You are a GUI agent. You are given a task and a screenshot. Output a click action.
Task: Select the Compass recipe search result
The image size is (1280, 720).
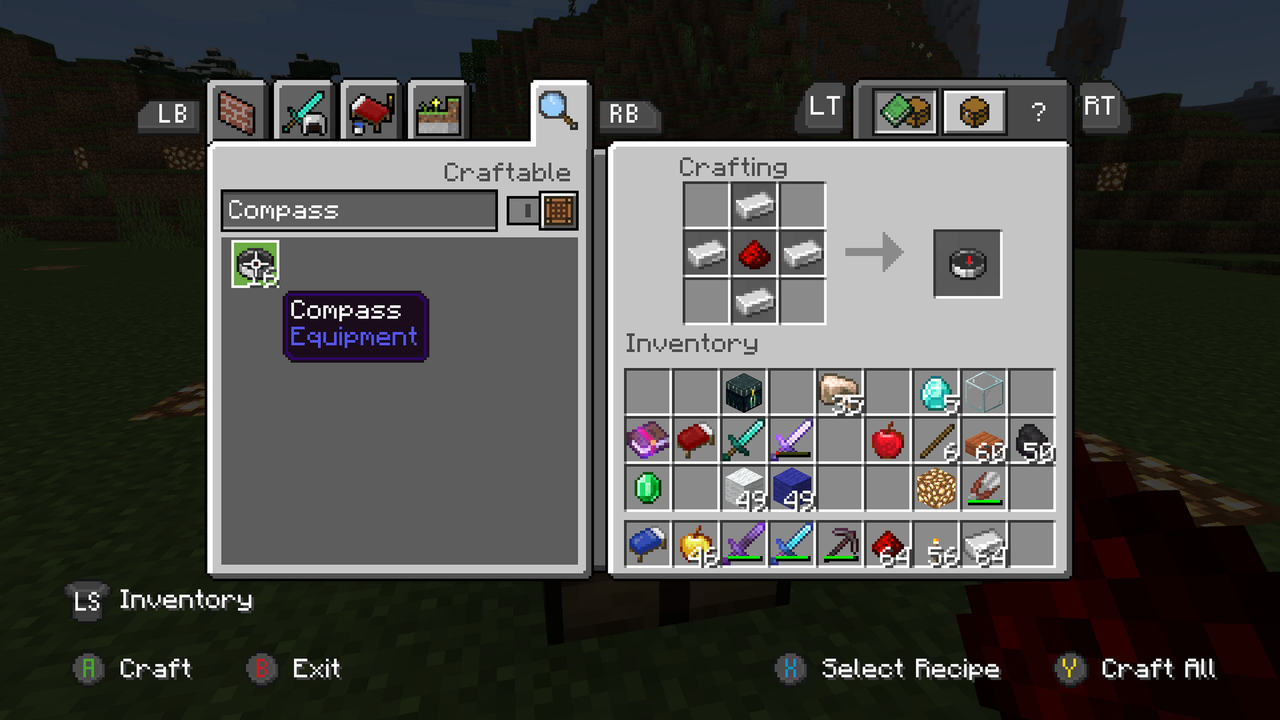click(255, 263)
